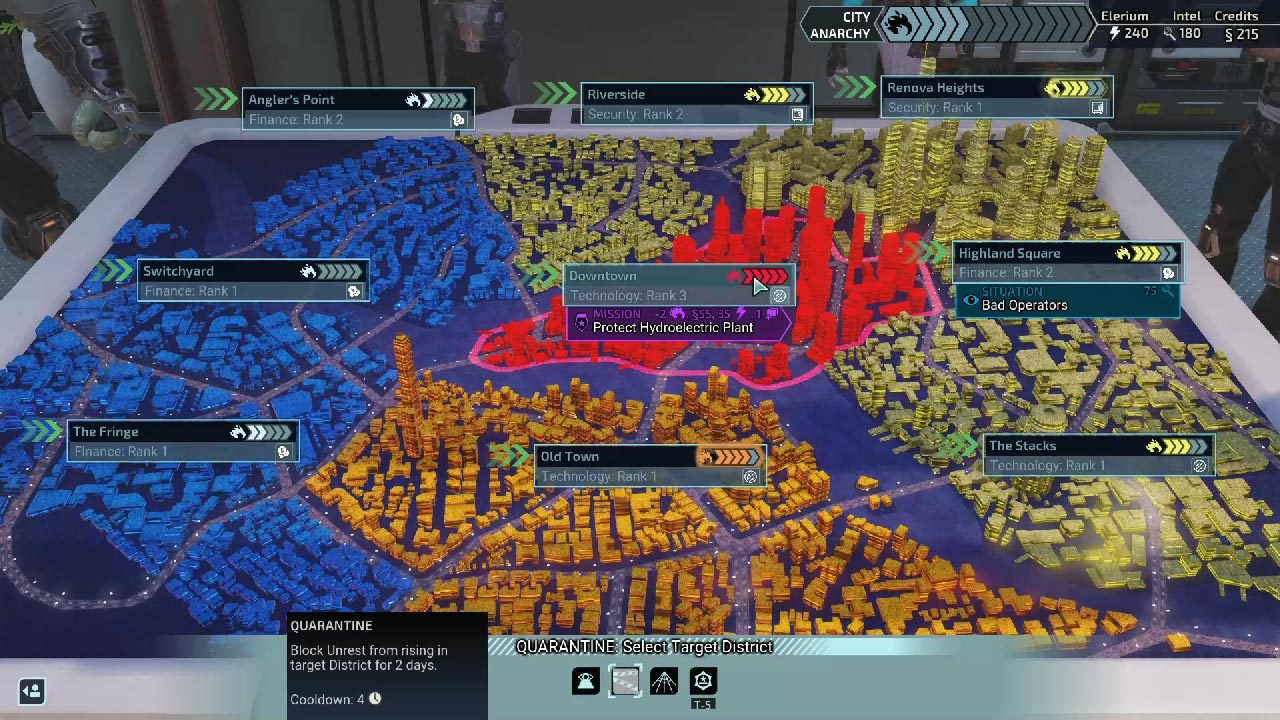
Task: Toggle the eye icon on Bad Operators situation
Action: [969, 300]
